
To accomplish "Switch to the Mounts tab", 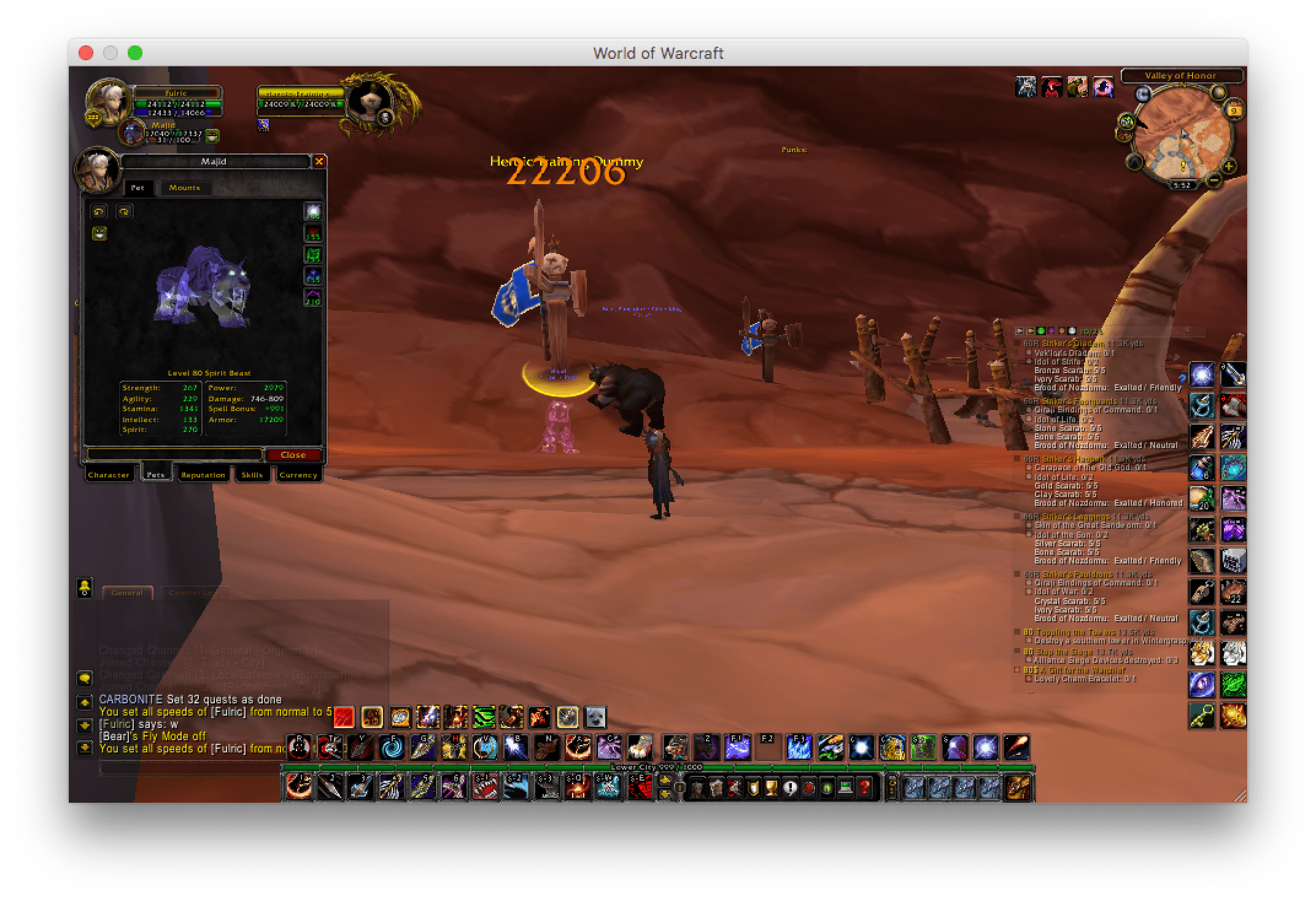I will click(184, 188).
